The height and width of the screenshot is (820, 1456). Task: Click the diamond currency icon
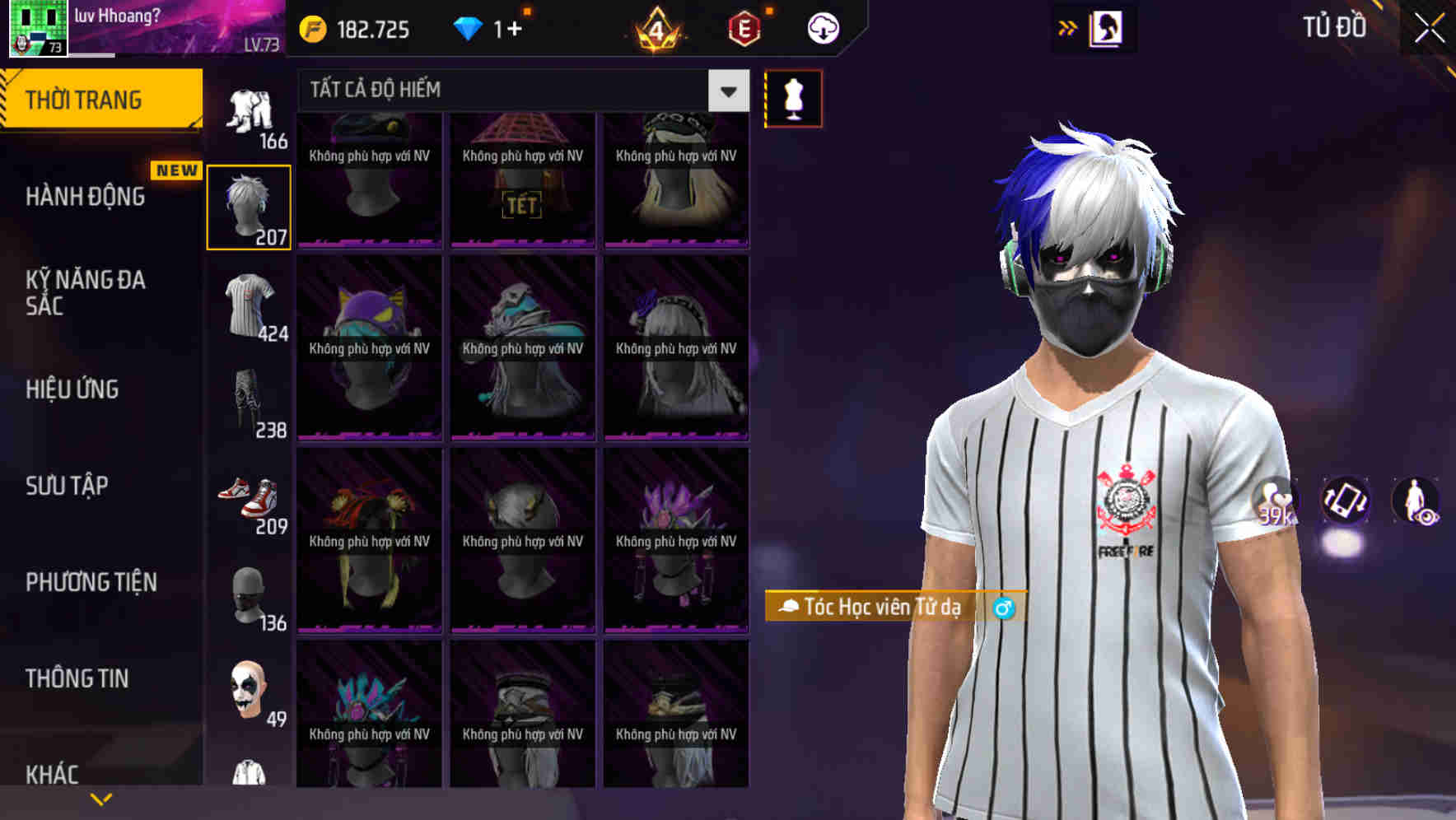468,27
